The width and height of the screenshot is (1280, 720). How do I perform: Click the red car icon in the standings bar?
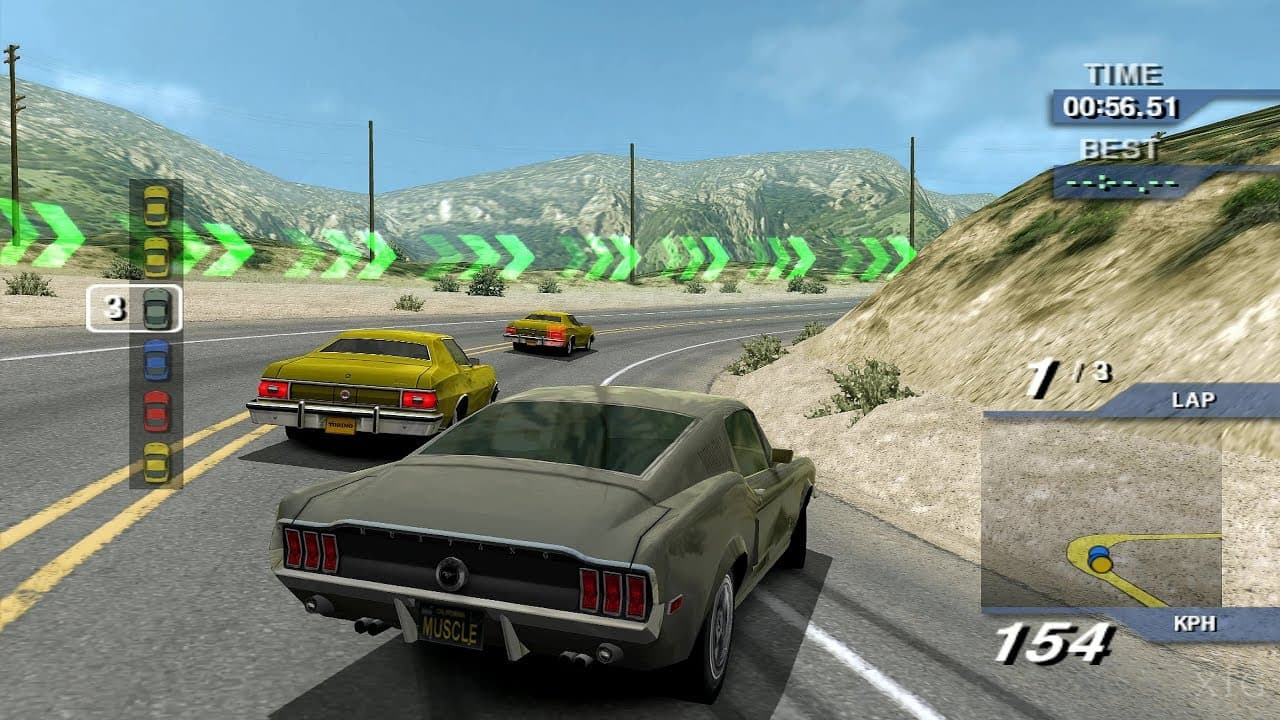pos(155,412)
